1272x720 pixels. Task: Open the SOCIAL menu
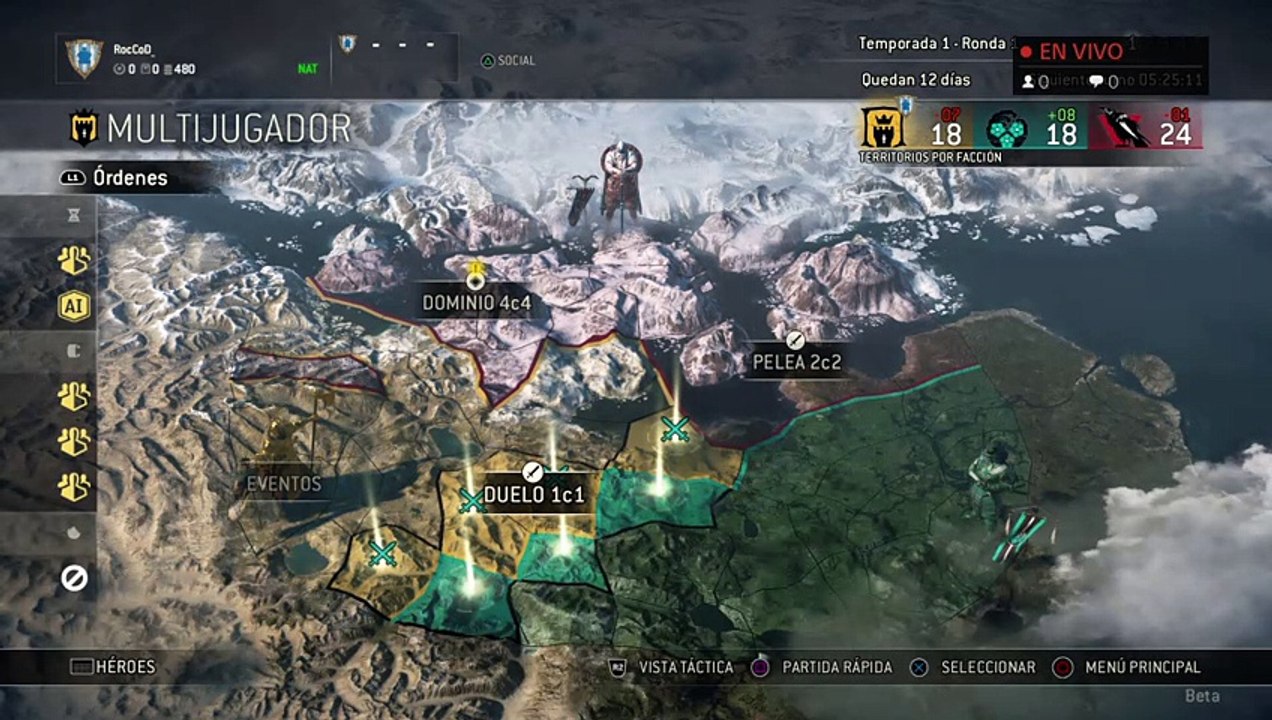(508, 61)
